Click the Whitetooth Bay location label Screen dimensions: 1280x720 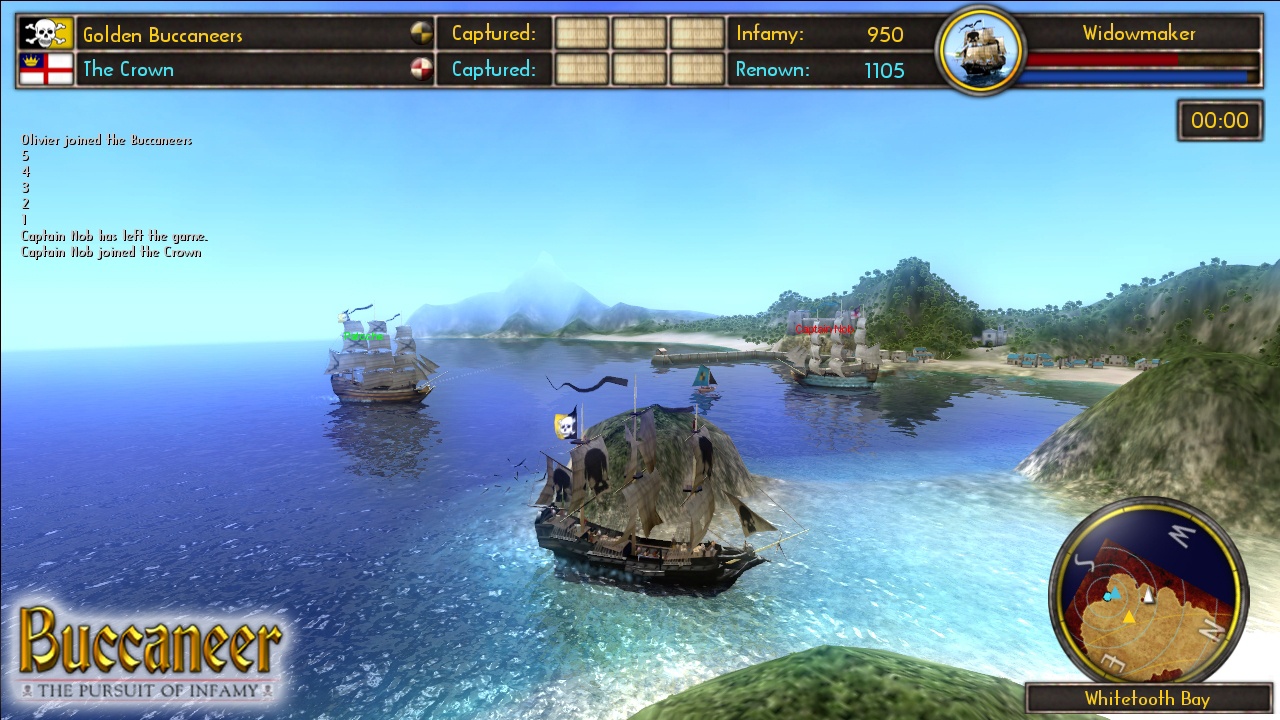[1148, 698]
